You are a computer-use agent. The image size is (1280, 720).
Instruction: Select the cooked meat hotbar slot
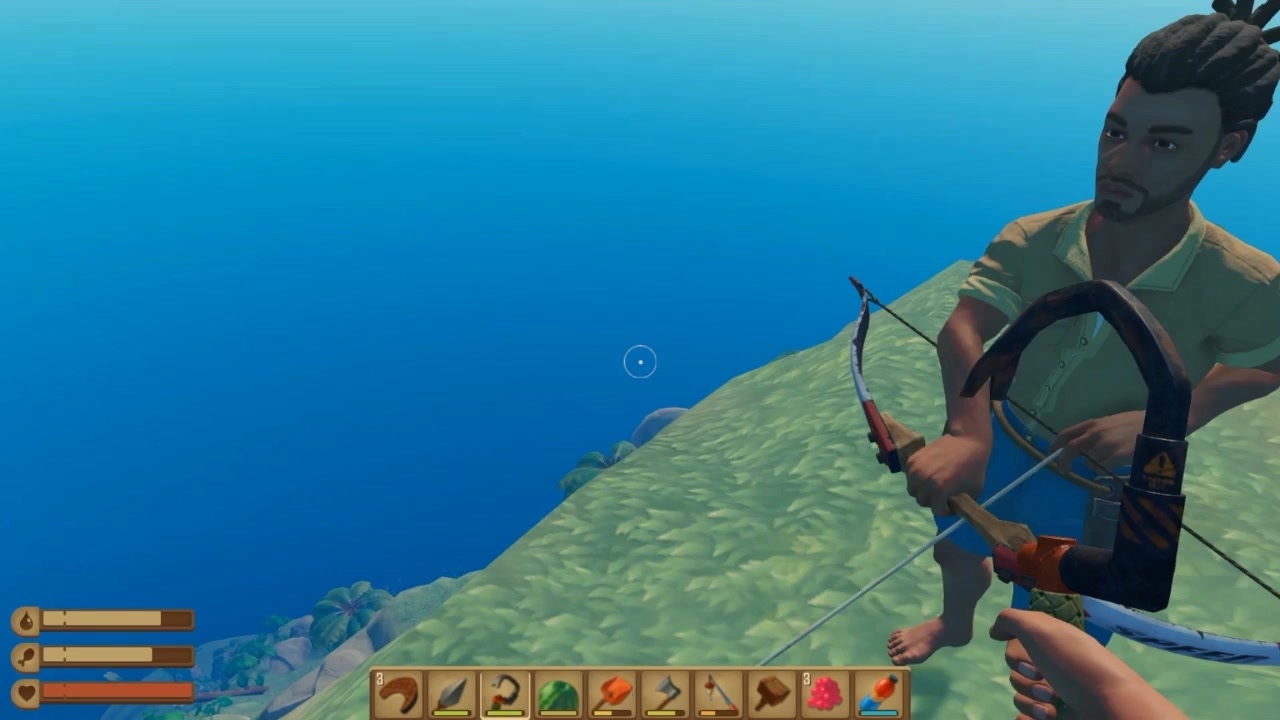(398, 694)
